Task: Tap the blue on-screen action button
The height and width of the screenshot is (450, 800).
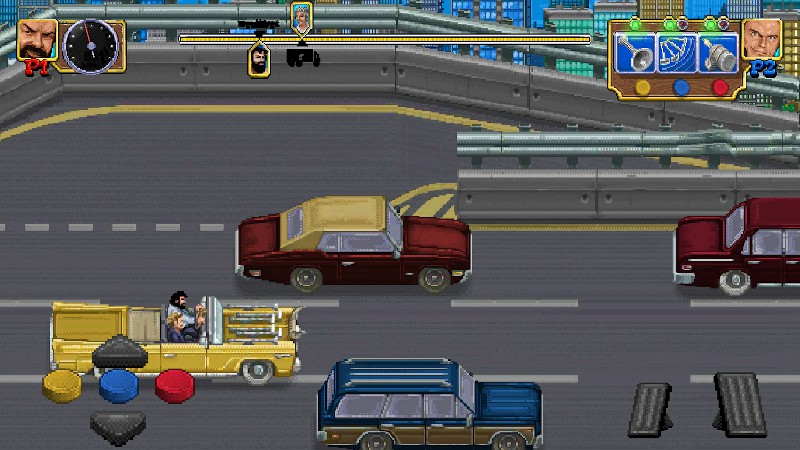Action: [118, 384]
